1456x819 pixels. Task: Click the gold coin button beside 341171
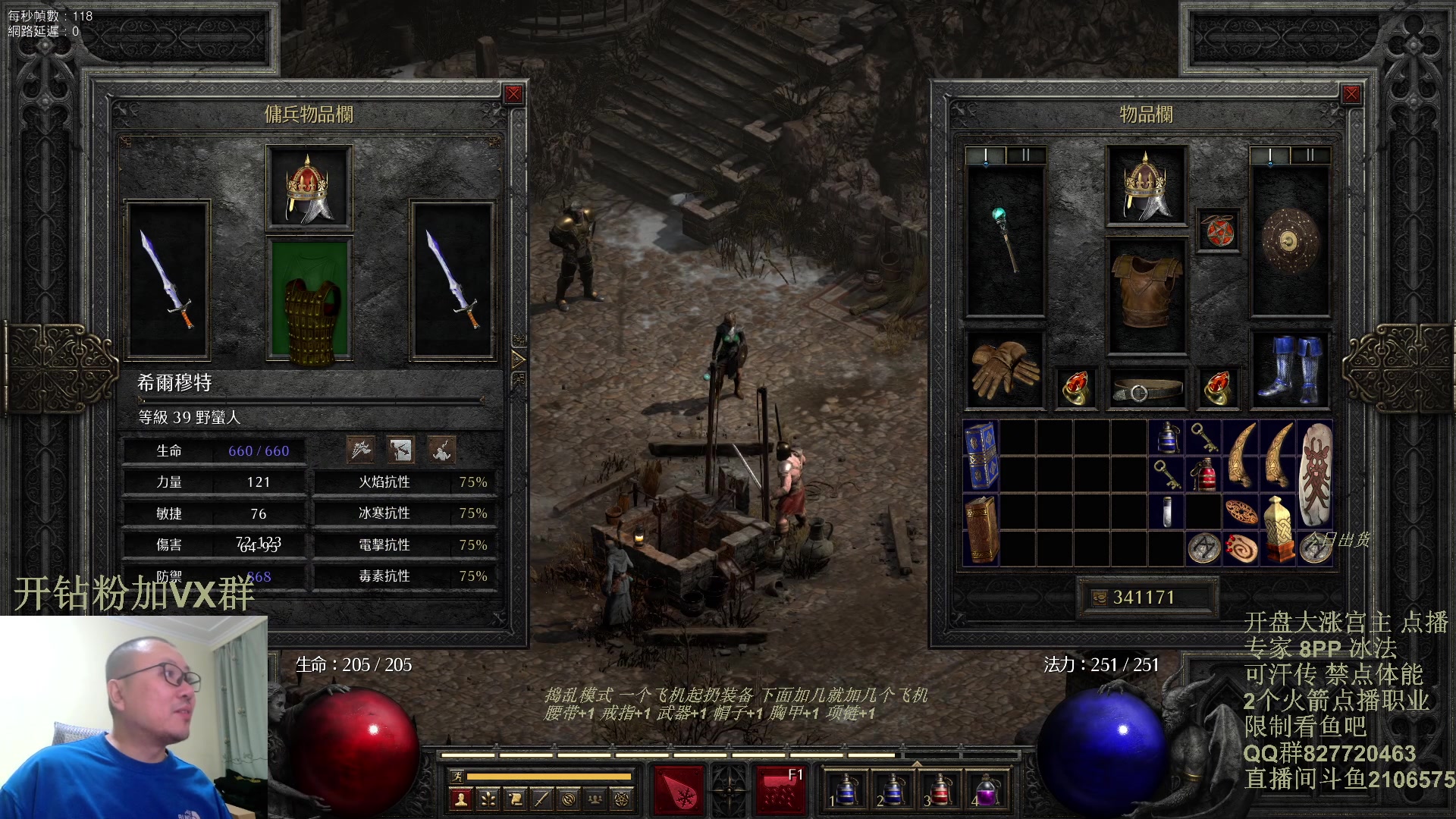click(1099, 598)
